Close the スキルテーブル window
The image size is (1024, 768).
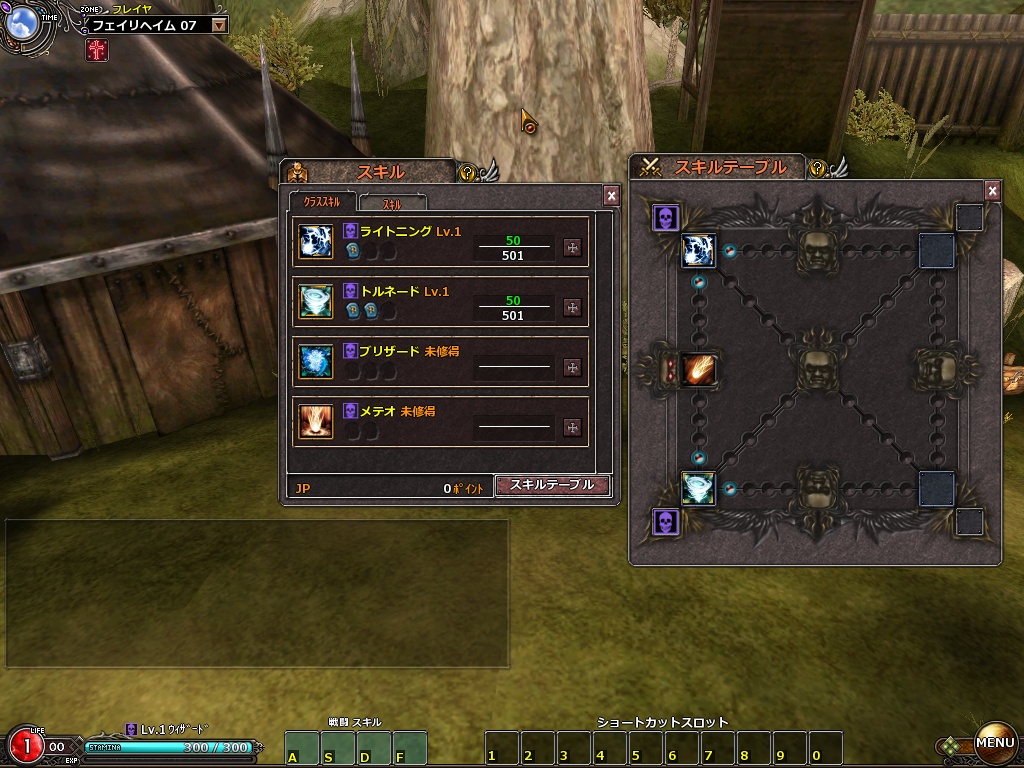pos(992,190)
